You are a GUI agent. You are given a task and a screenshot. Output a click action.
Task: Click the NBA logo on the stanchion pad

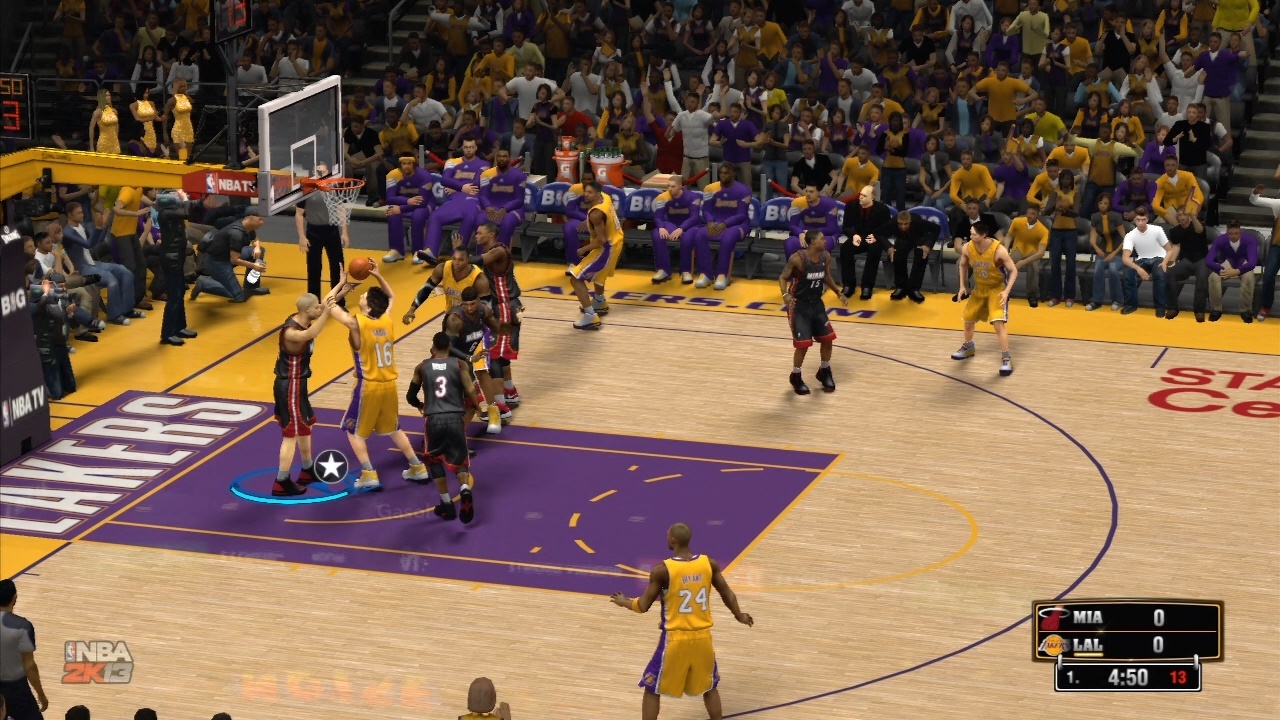point(210,181)
